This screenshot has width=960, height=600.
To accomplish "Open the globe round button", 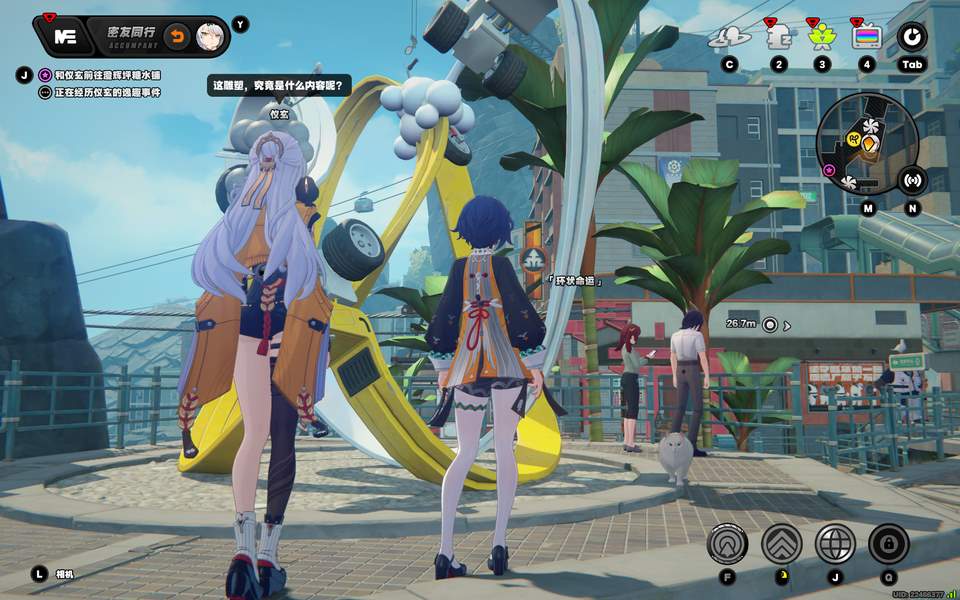I will (835, 544).
